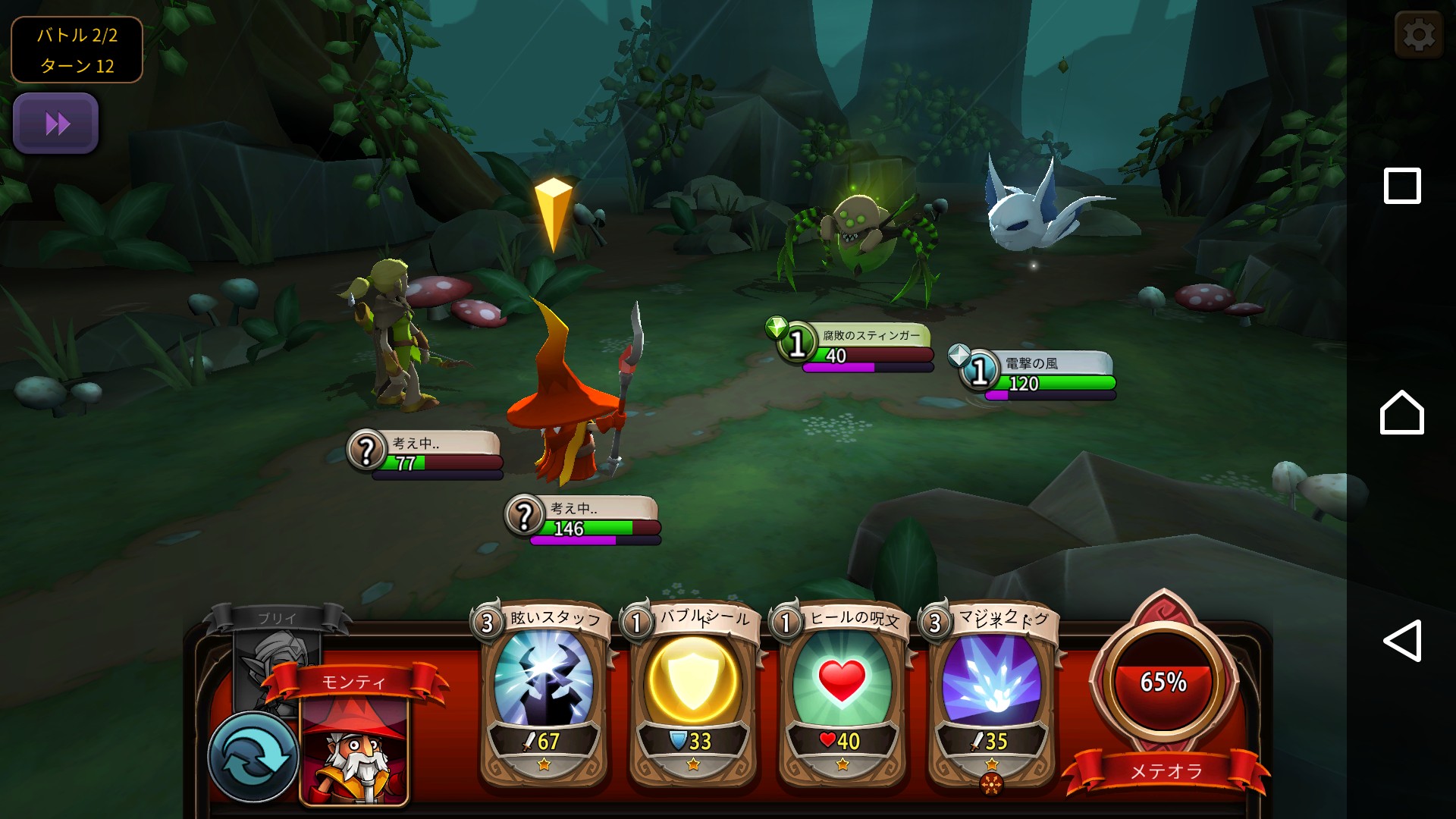The image size is (1456, 819).
Task: Tap the Android back navigation button
Action: (x=1401, y=641)
